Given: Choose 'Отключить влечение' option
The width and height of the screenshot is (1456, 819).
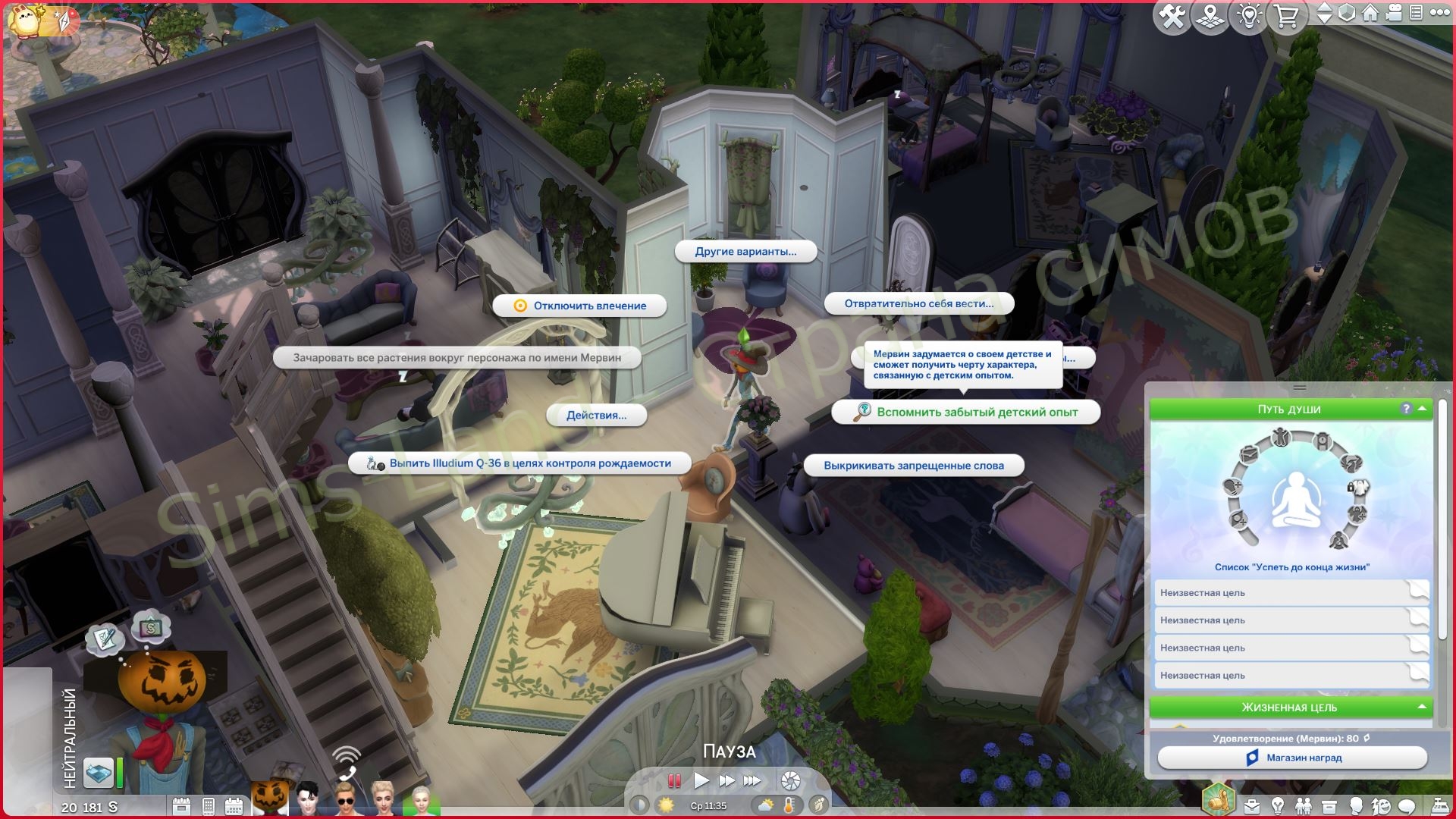Looking at the screenshot, I should (x=580, y=306).
